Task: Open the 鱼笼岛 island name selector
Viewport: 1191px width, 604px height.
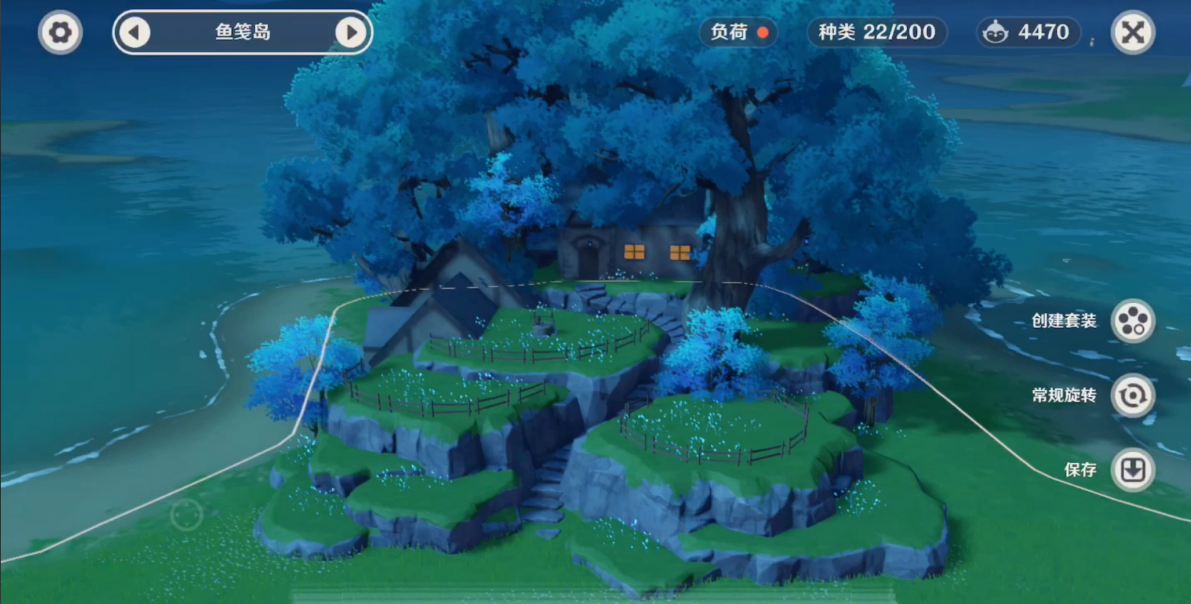Action: [x=243, y=32]
